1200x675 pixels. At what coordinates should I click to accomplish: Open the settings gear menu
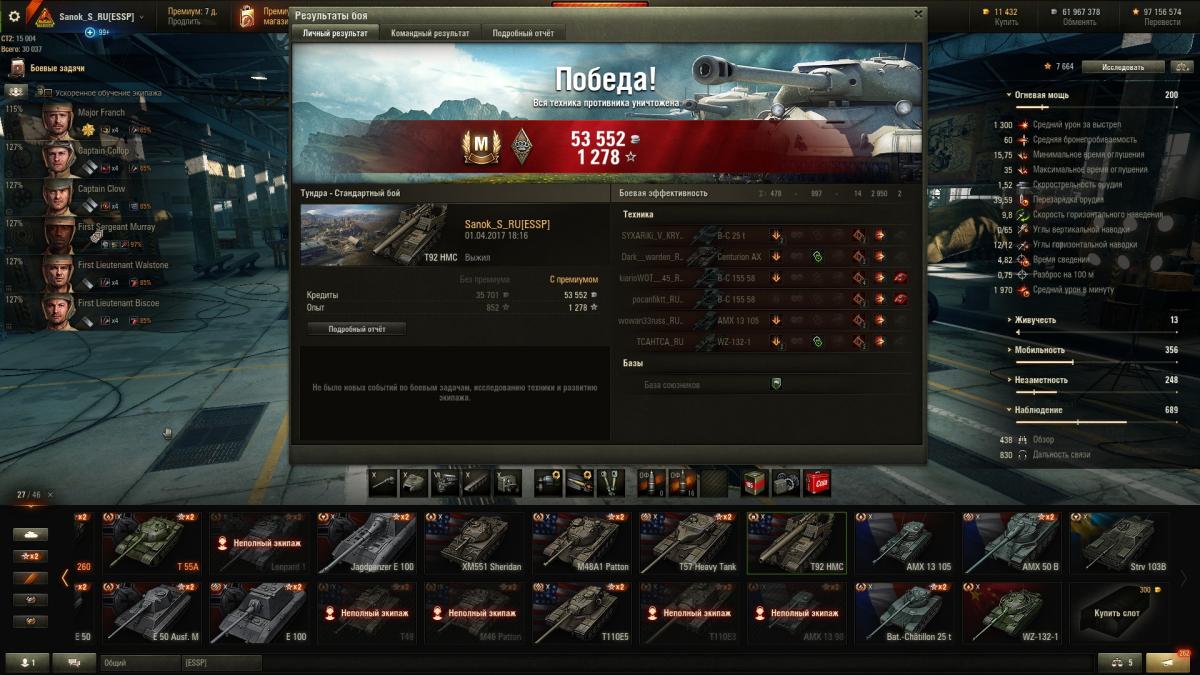tap(14, 16)
